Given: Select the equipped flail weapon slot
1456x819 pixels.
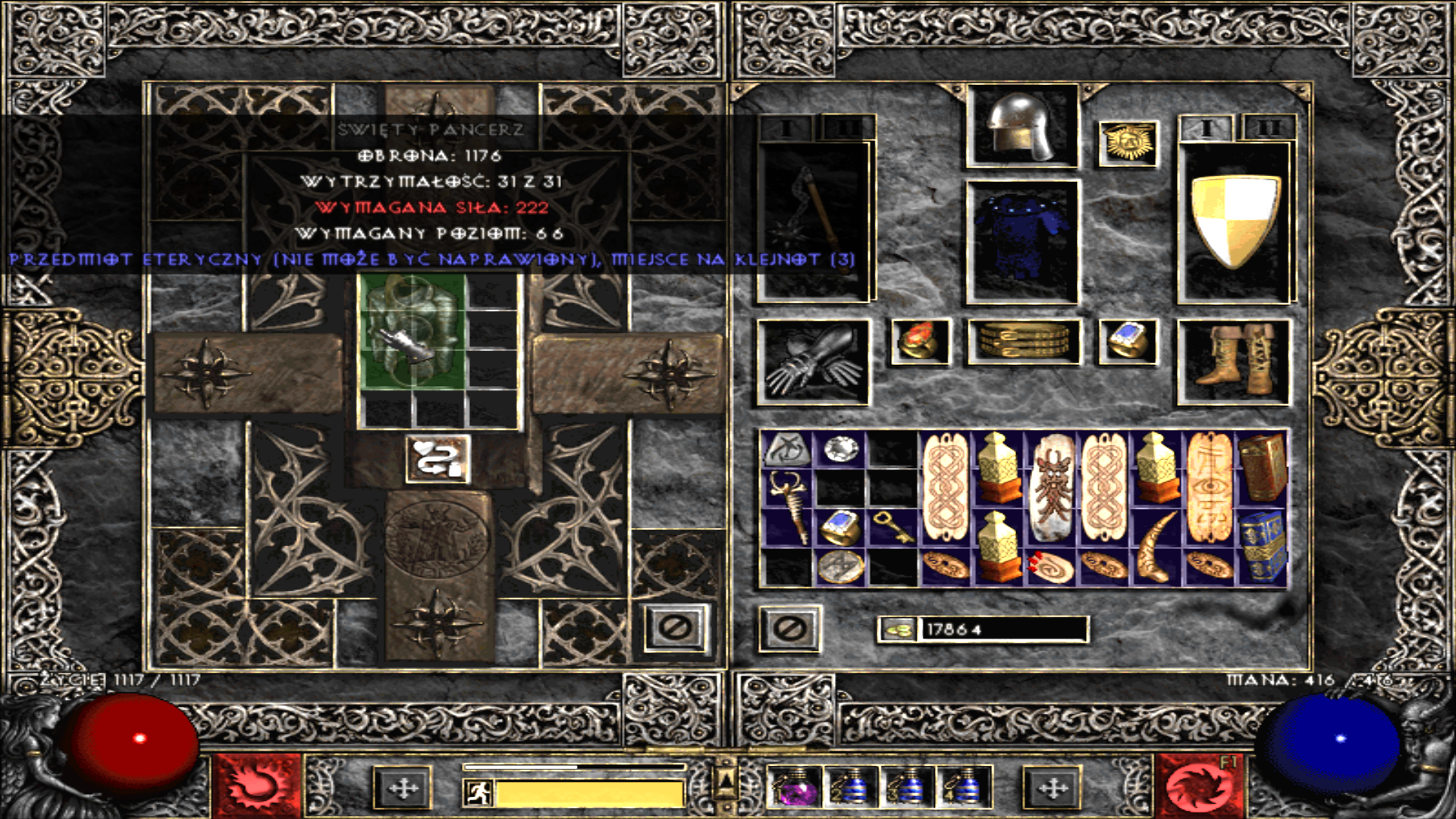Looking at the screenshot, I should pyautogui.click(x=813, y=220).
